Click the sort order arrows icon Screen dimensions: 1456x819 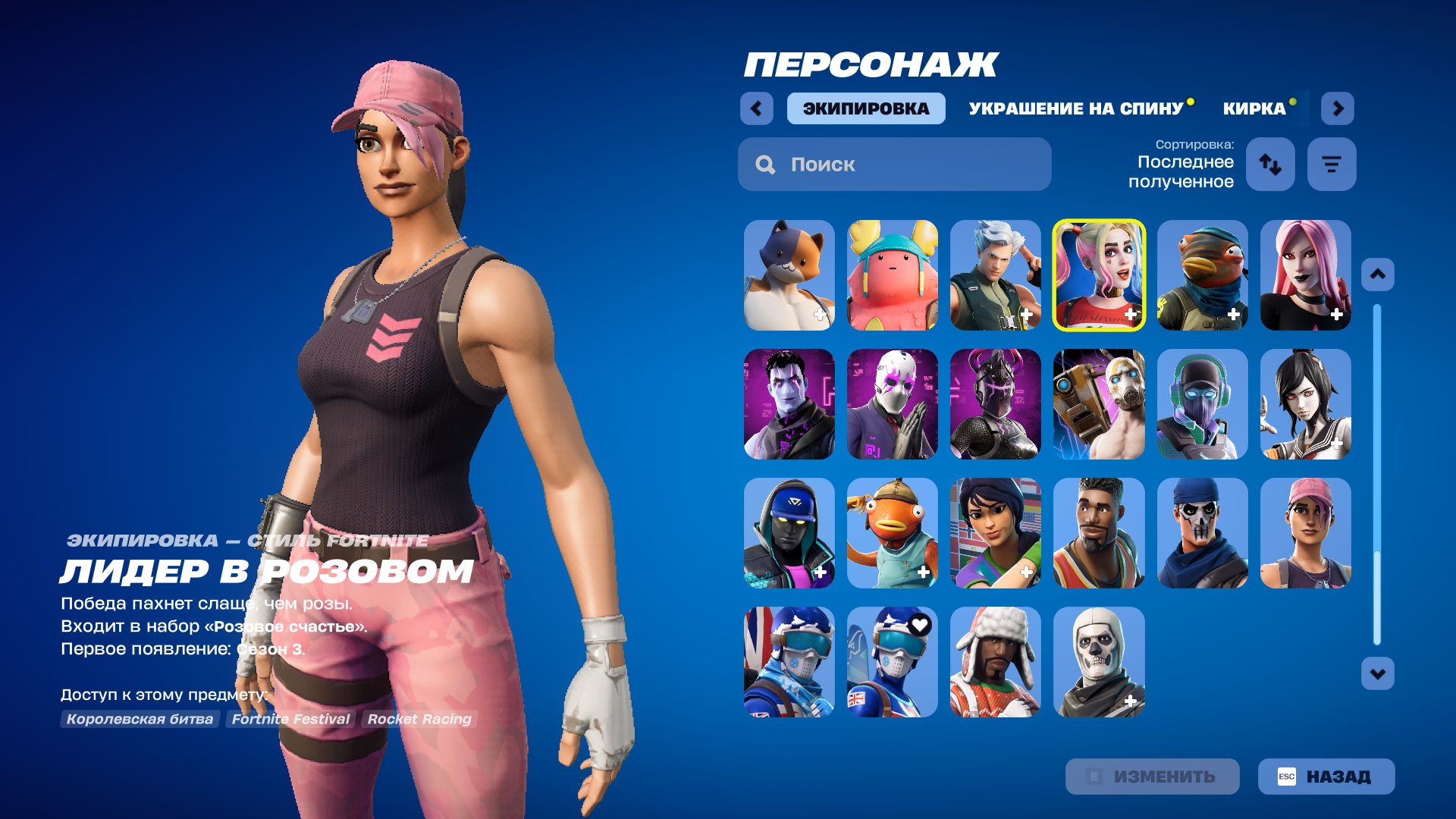pos(1269,164)
